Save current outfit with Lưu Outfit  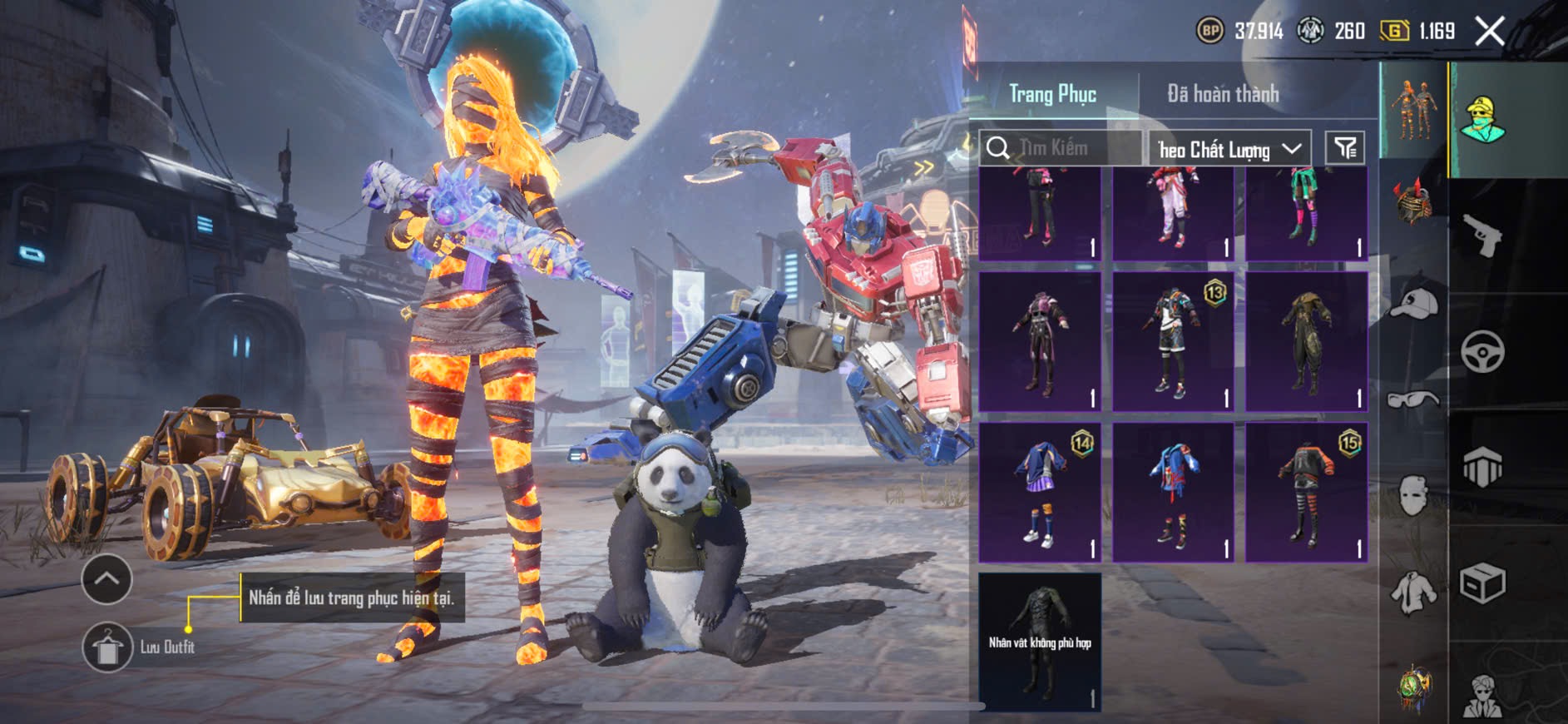pyautogui.click(x=107, y=647)
